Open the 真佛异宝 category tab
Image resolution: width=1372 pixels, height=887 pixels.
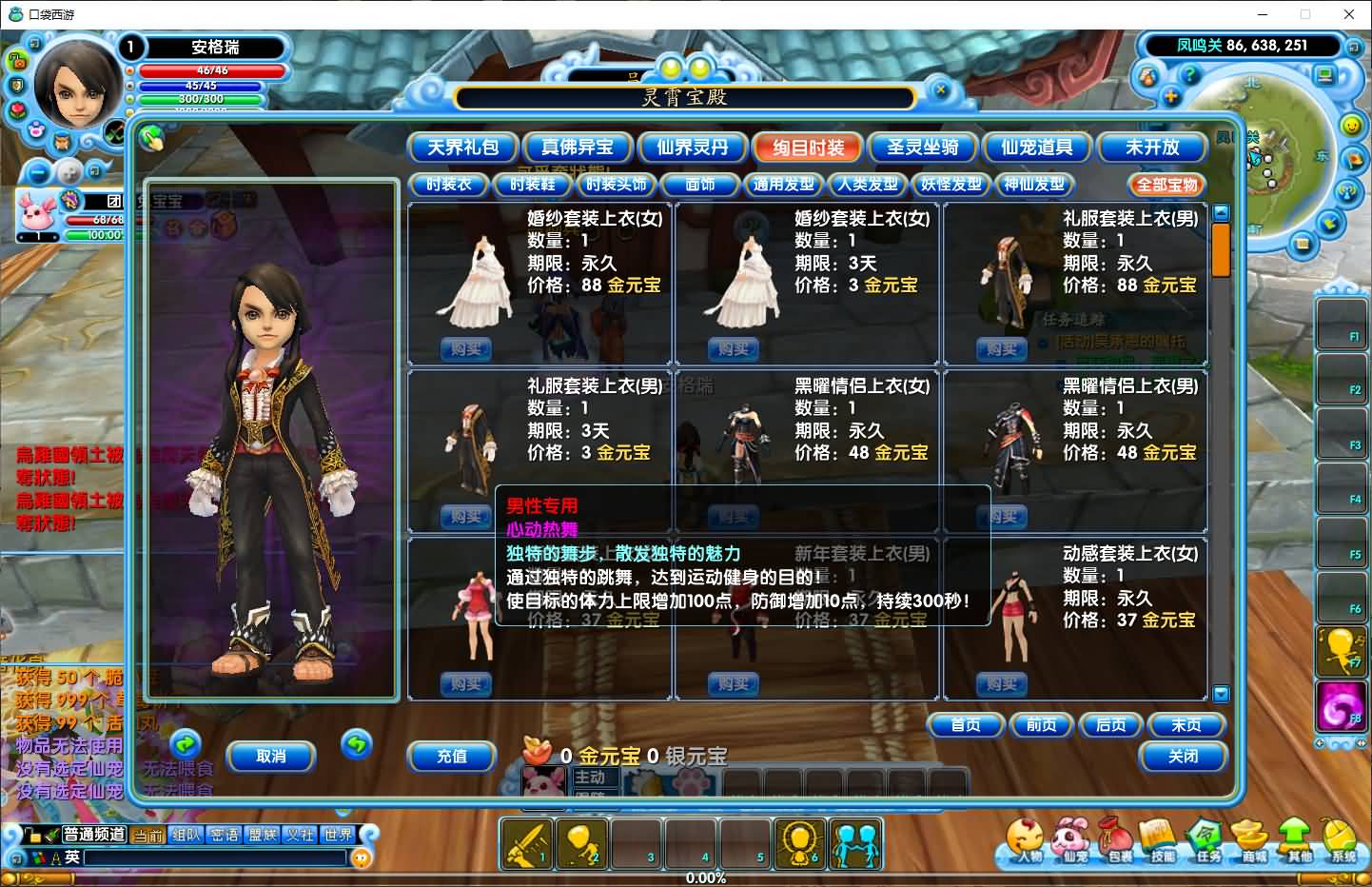[577, 148]
